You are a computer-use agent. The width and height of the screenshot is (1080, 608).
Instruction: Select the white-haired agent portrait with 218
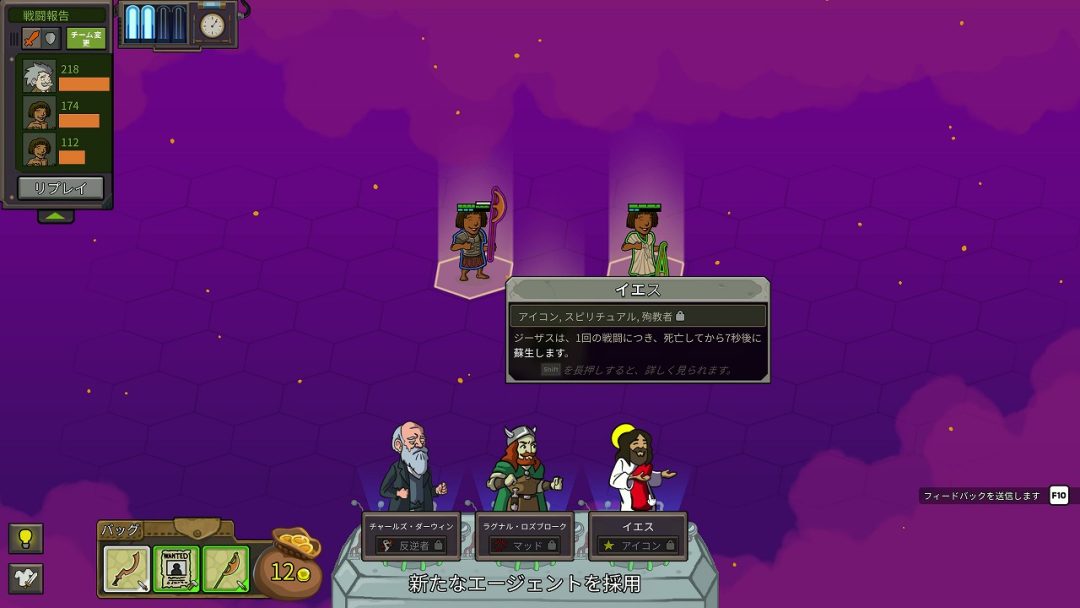(x=39, y=77)
